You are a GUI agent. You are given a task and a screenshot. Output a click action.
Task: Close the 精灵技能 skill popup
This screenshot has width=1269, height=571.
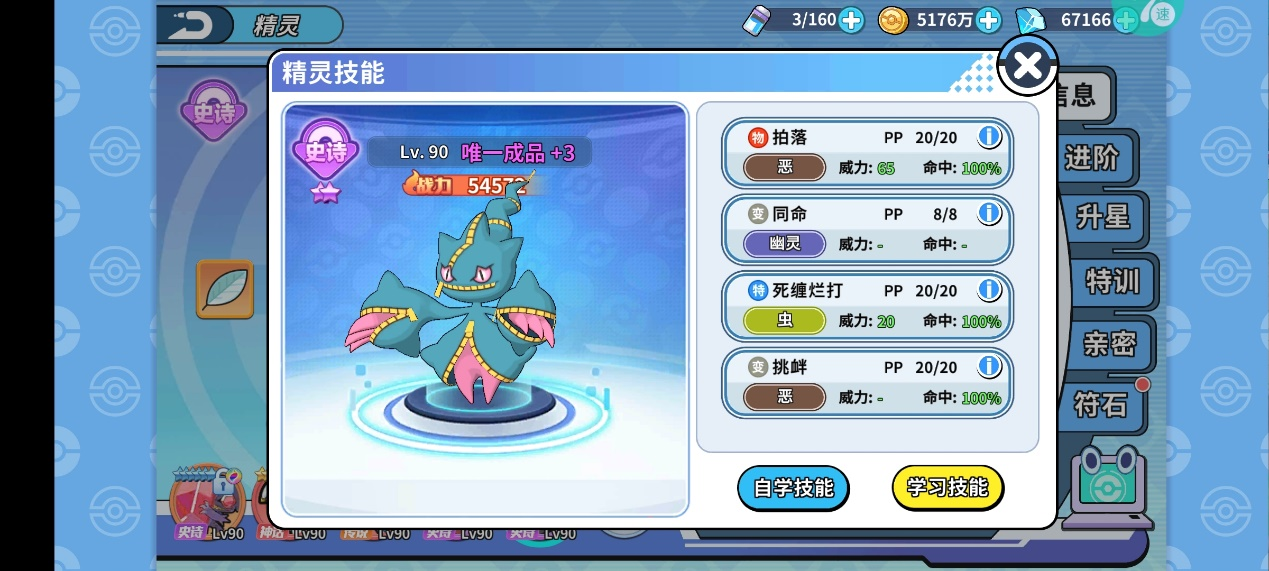(x=1027, y=66)
